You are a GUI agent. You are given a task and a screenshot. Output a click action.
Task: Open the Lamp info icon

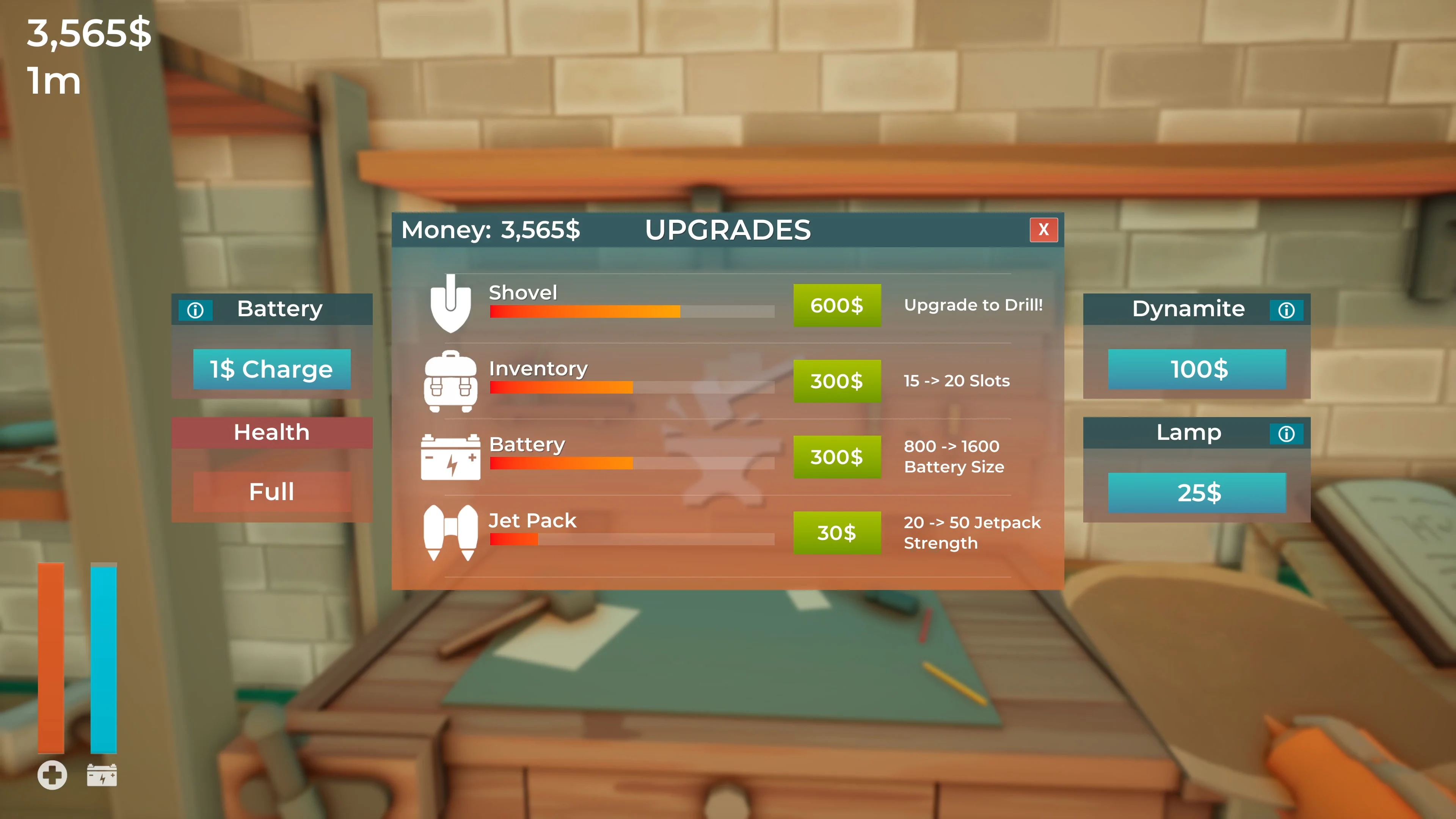point(1287,433)
